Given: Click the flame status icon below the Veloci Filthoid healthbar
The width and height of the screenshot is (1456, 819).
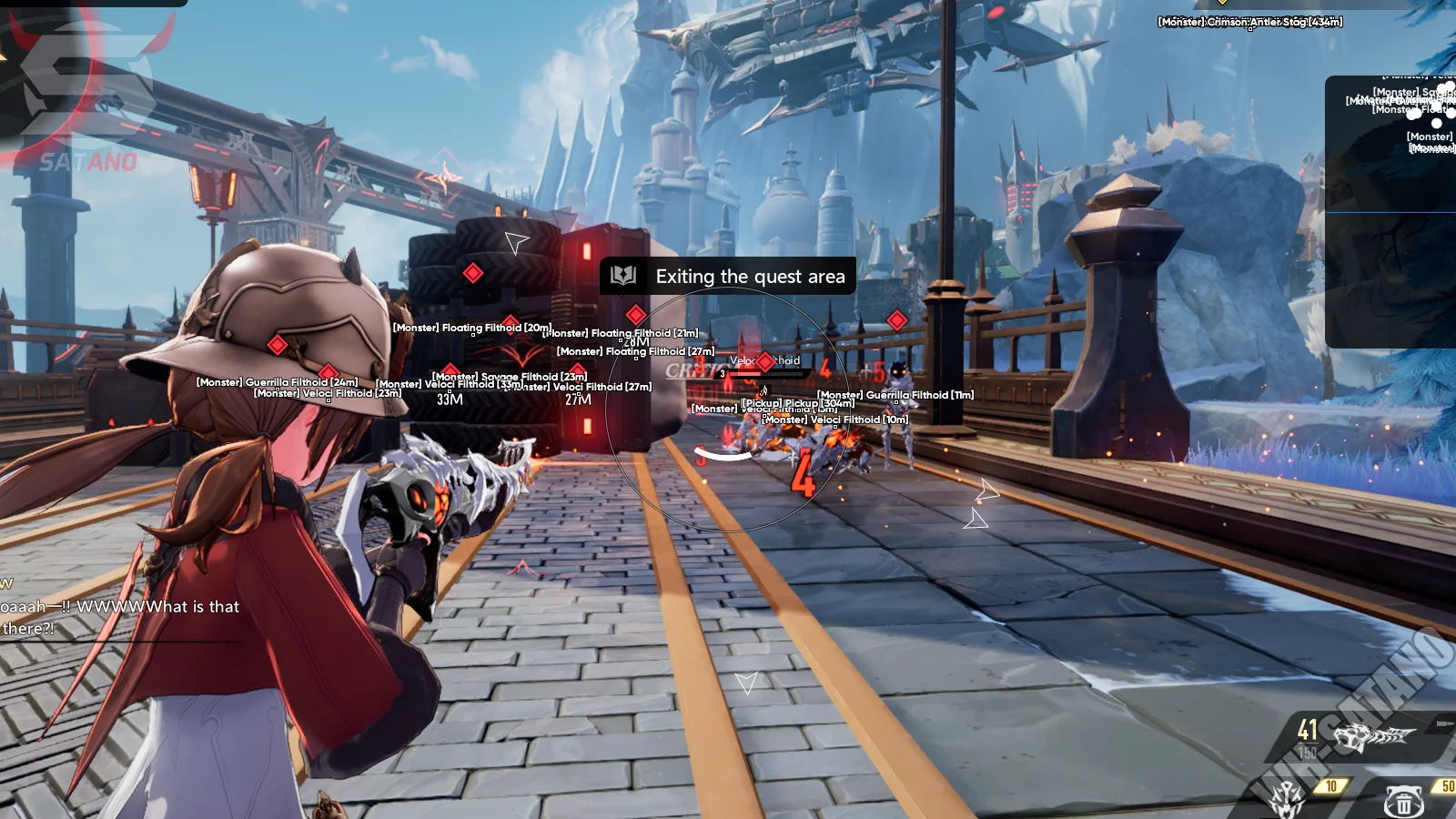Looking at the screenshot, I should pyautogui.click(x=764, y=389).
